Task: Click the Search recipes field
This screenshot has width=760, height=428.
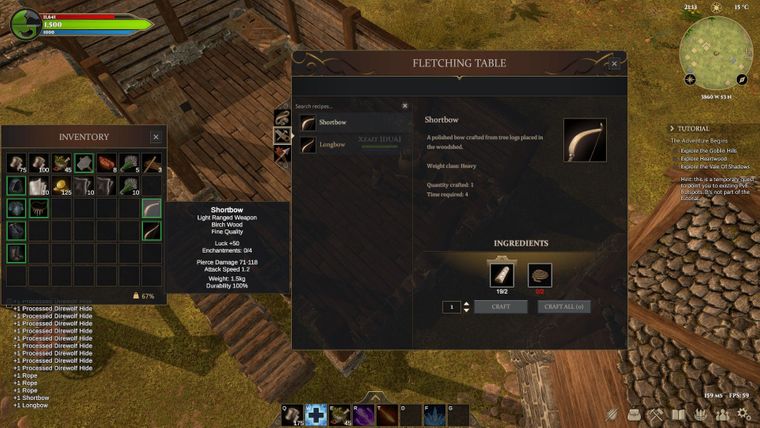Action: tap(345, 106)
